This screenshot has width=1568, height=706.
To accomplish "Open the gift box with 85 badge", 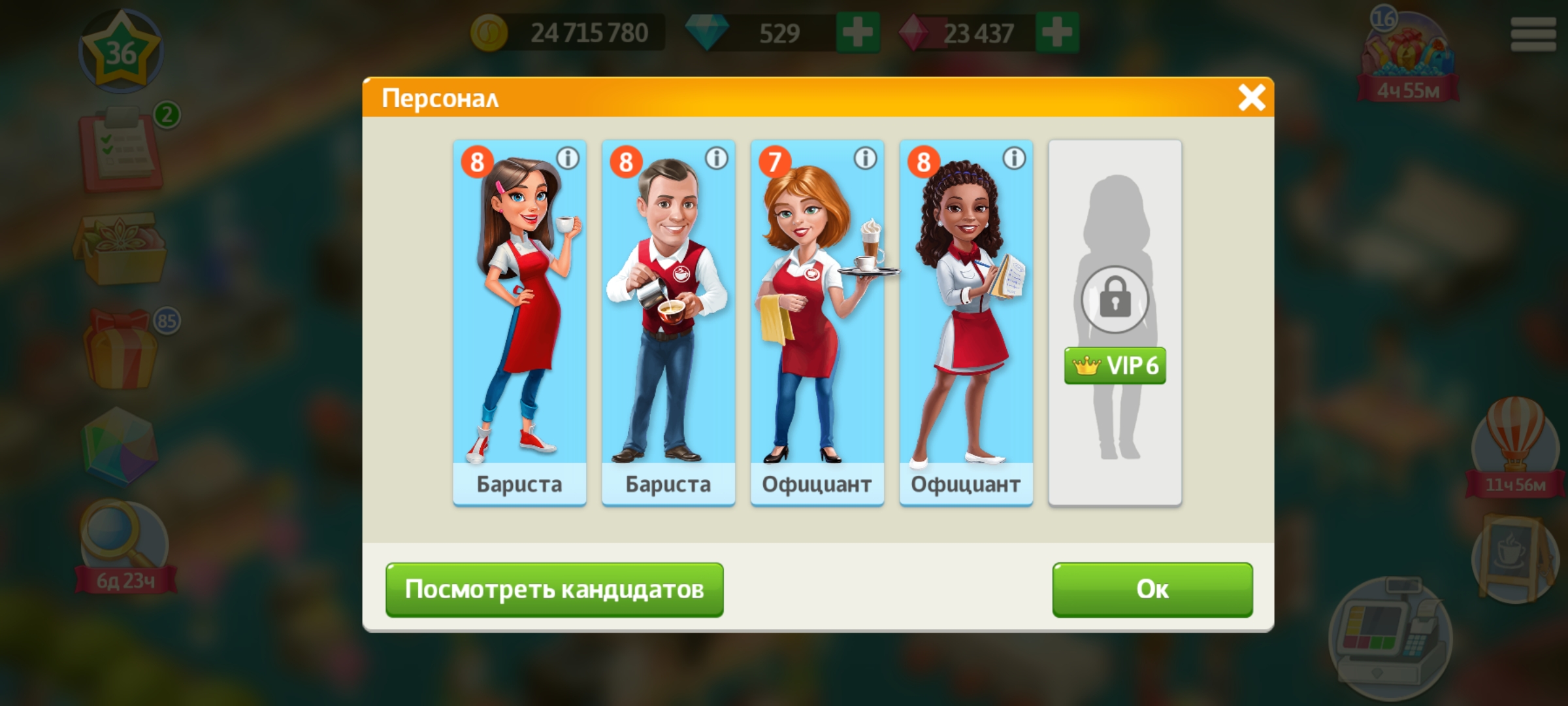I will point(121,350).
